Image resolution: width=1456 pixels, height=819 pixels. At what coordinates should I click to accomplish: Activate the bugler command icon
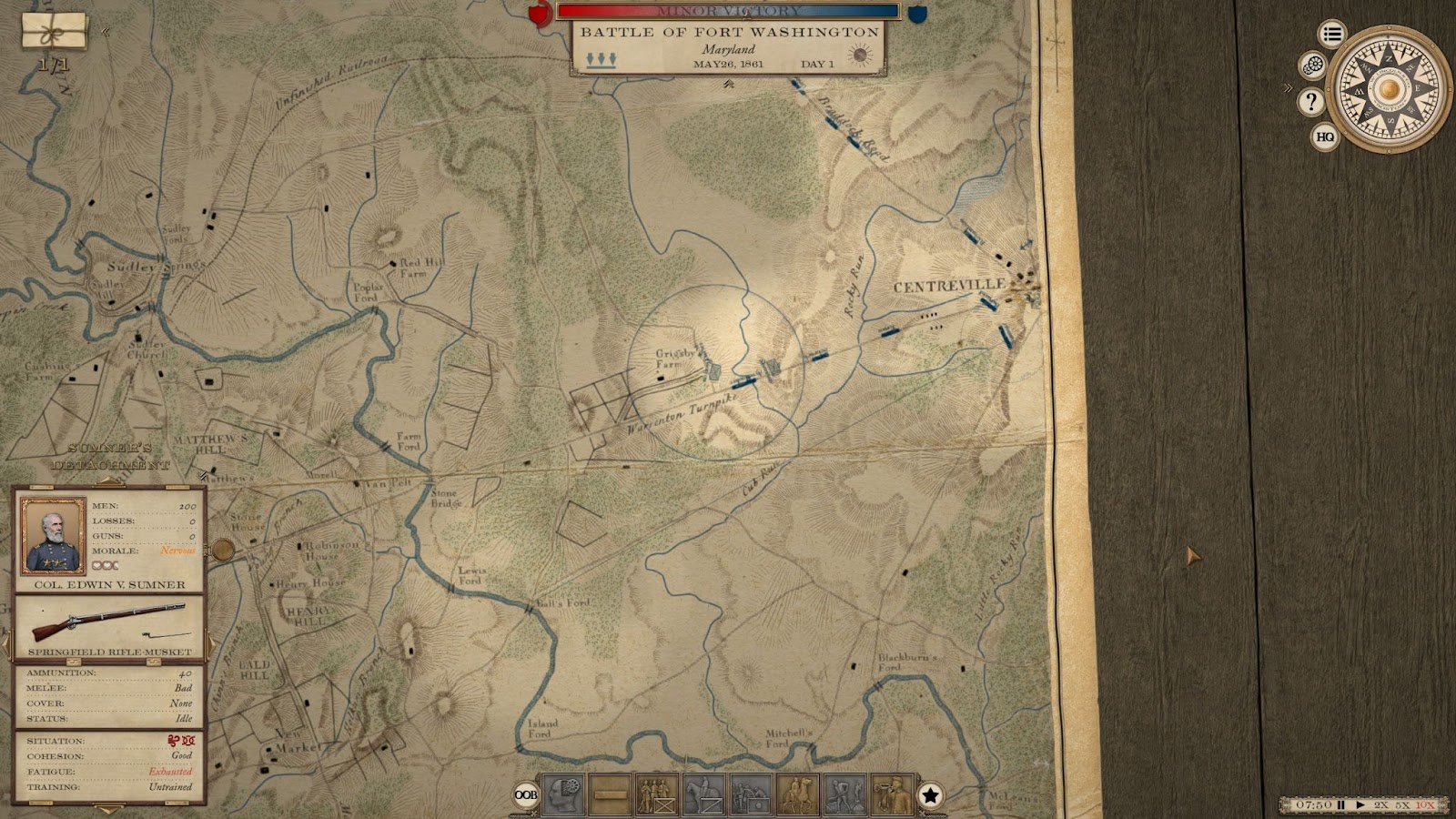tap(892, 795)
